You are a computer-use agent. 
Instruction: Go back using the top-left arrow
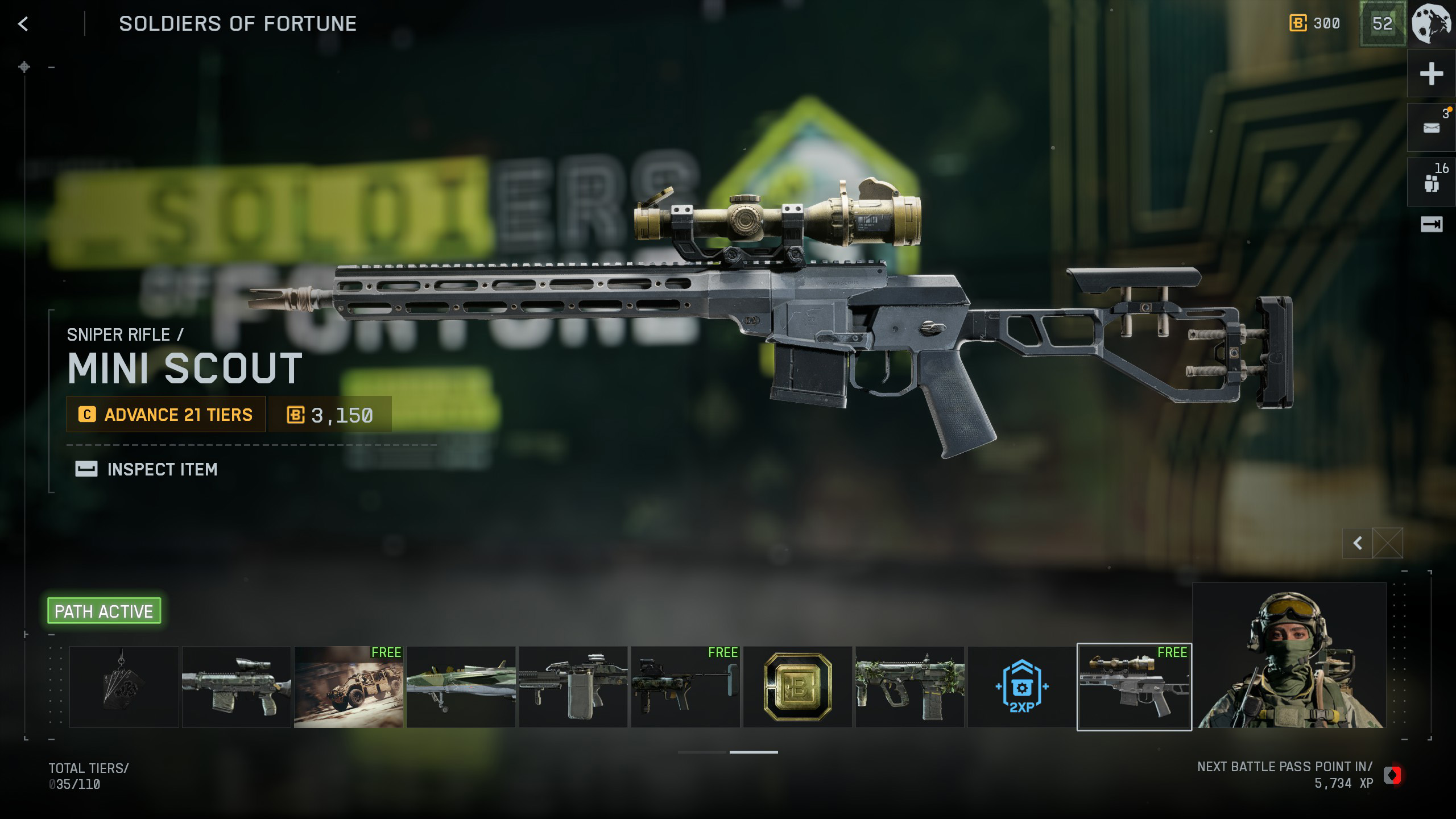pyautogui.click(x=23, y=24)
